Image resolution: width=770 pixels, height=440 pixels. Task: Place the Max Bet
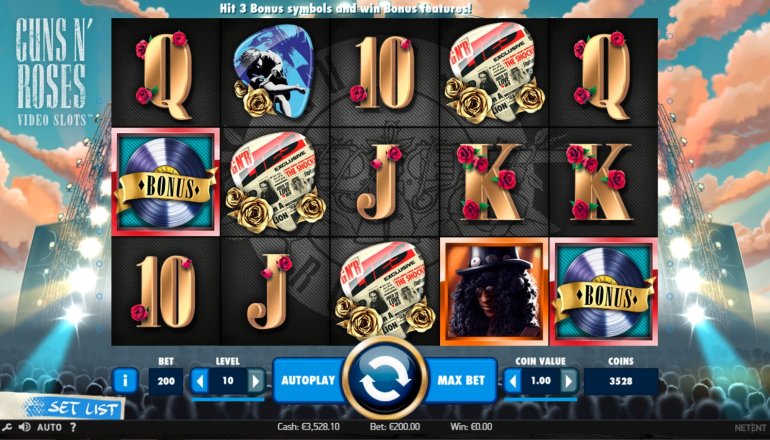(x=462, y=381)
